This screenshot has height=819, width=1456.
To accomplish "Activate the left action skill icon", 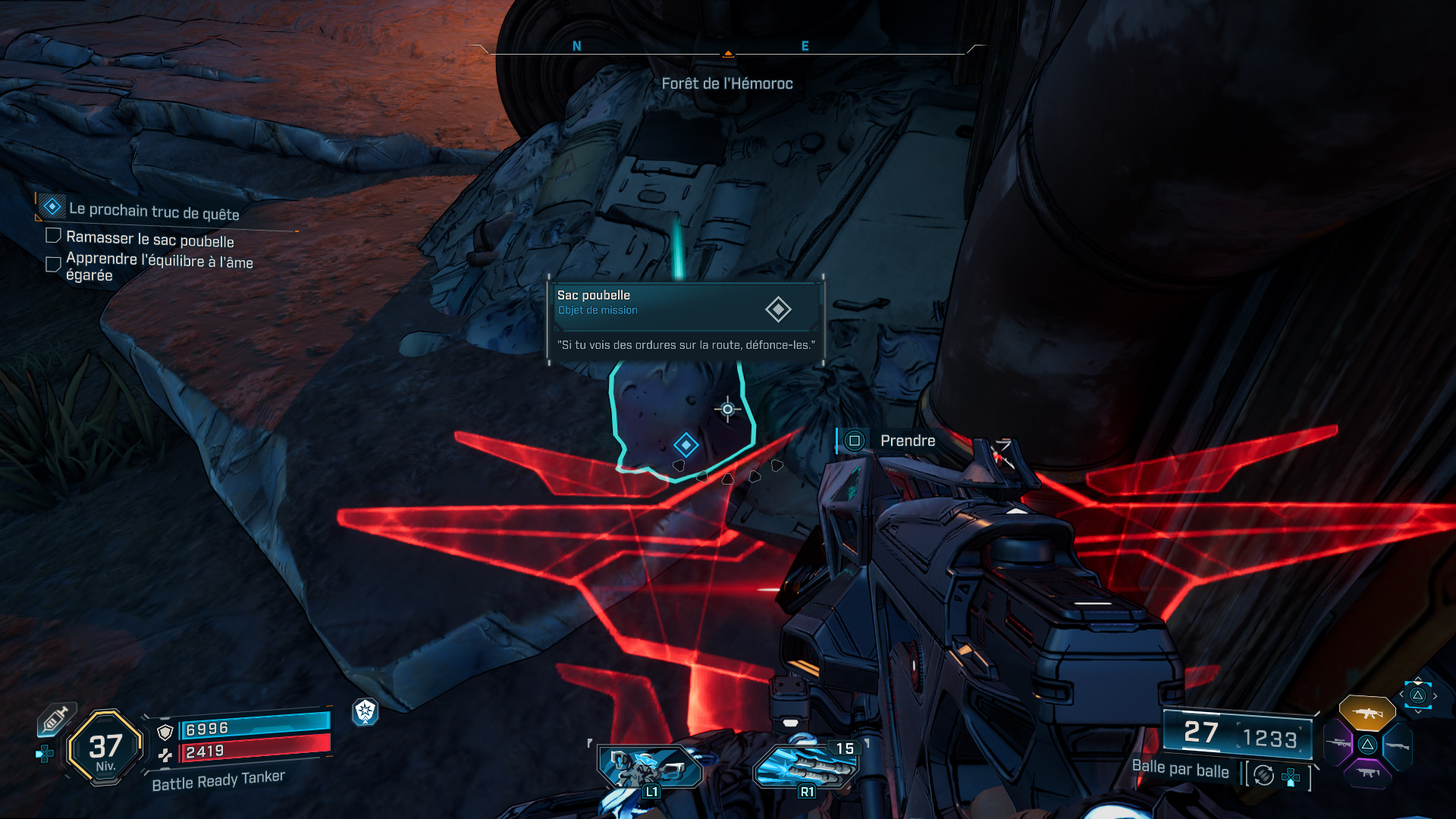I will coord(650,767).
